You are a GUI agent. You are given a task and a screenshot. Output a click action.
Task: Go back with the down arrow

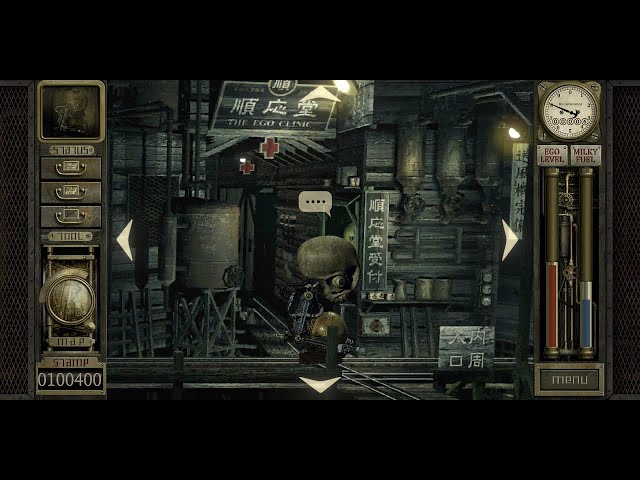pyautogui.click(x=320, y=383)
